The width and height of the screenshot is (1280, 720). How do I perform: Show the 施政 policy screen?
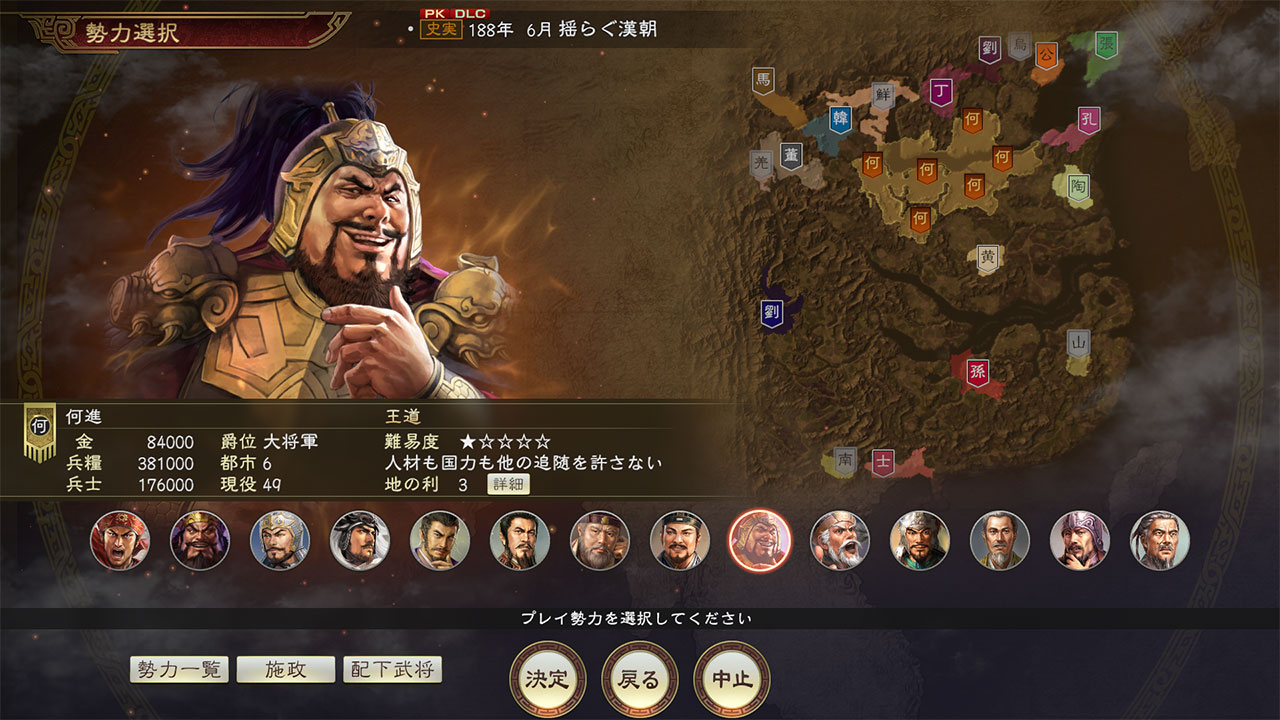[285, 669]
